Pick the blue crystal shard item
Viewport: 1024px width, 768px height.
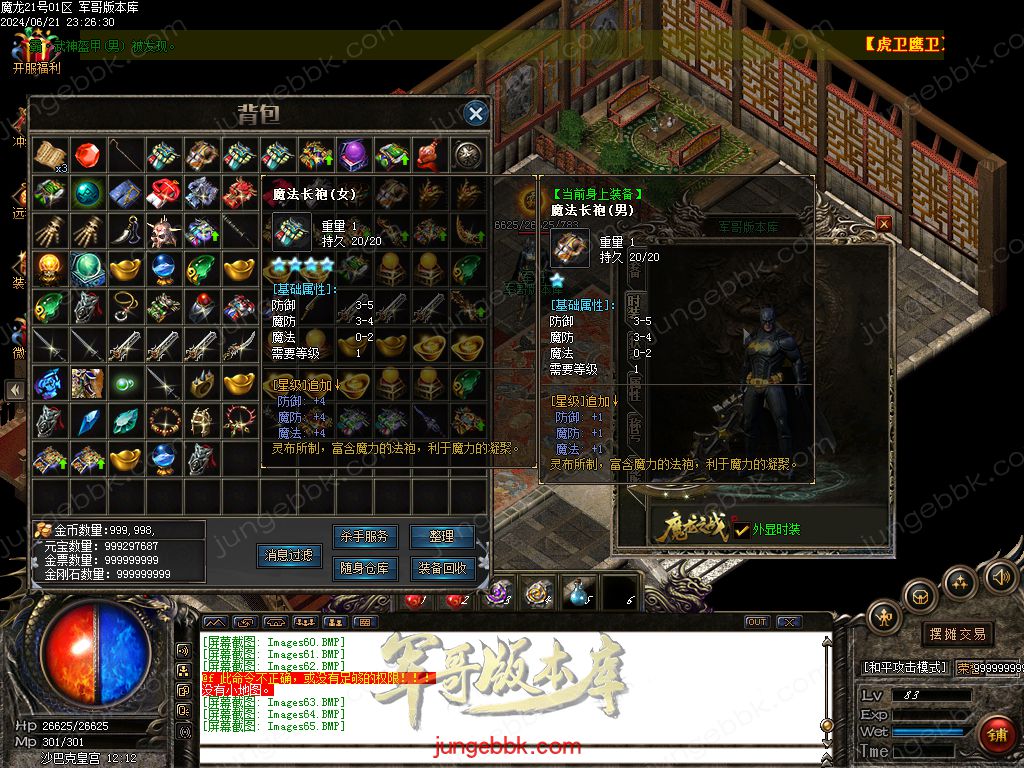(87, 420)
